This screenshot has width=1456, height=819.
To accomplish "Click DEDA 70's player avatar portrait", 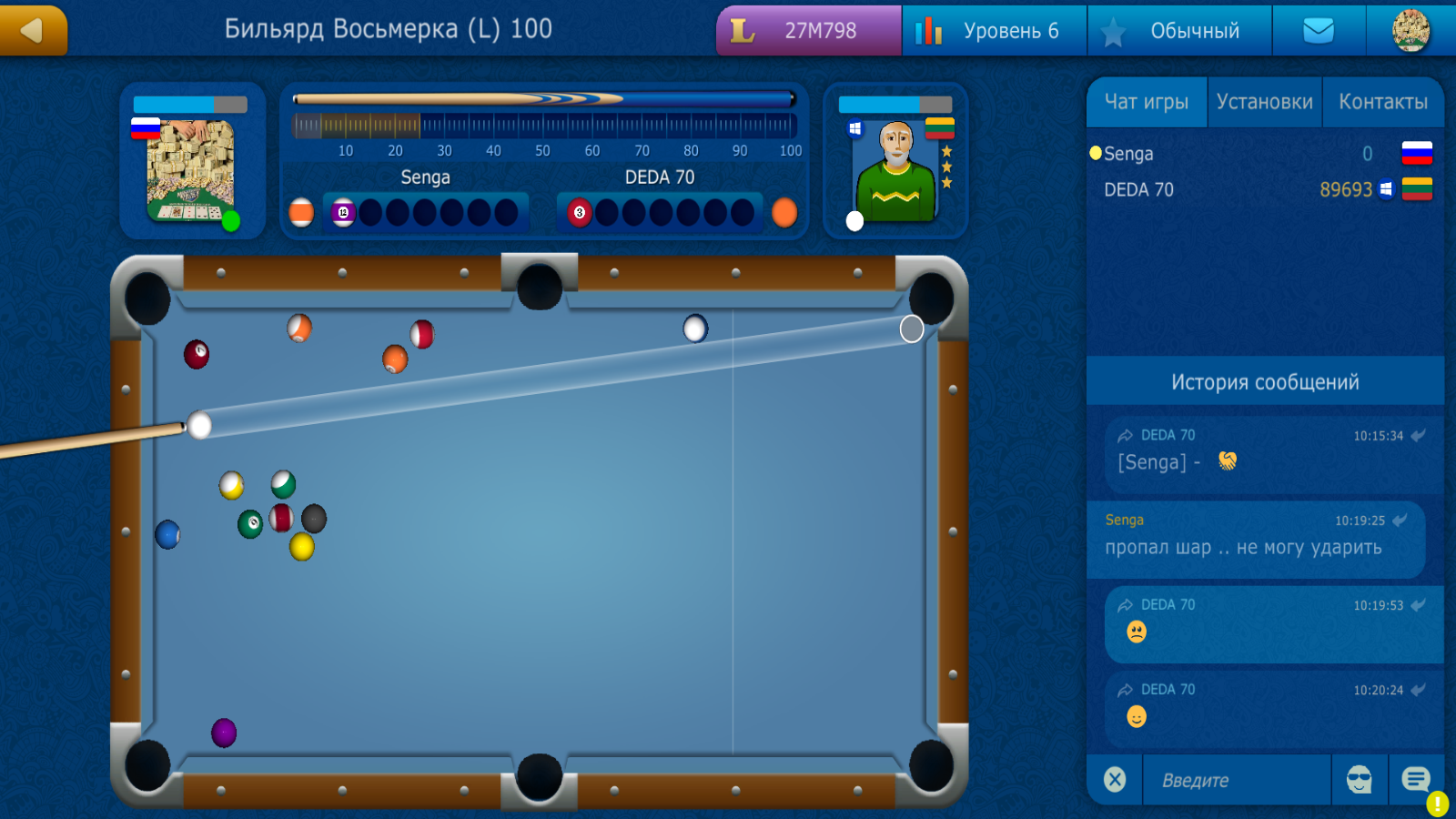I will [x=896, y=168].
